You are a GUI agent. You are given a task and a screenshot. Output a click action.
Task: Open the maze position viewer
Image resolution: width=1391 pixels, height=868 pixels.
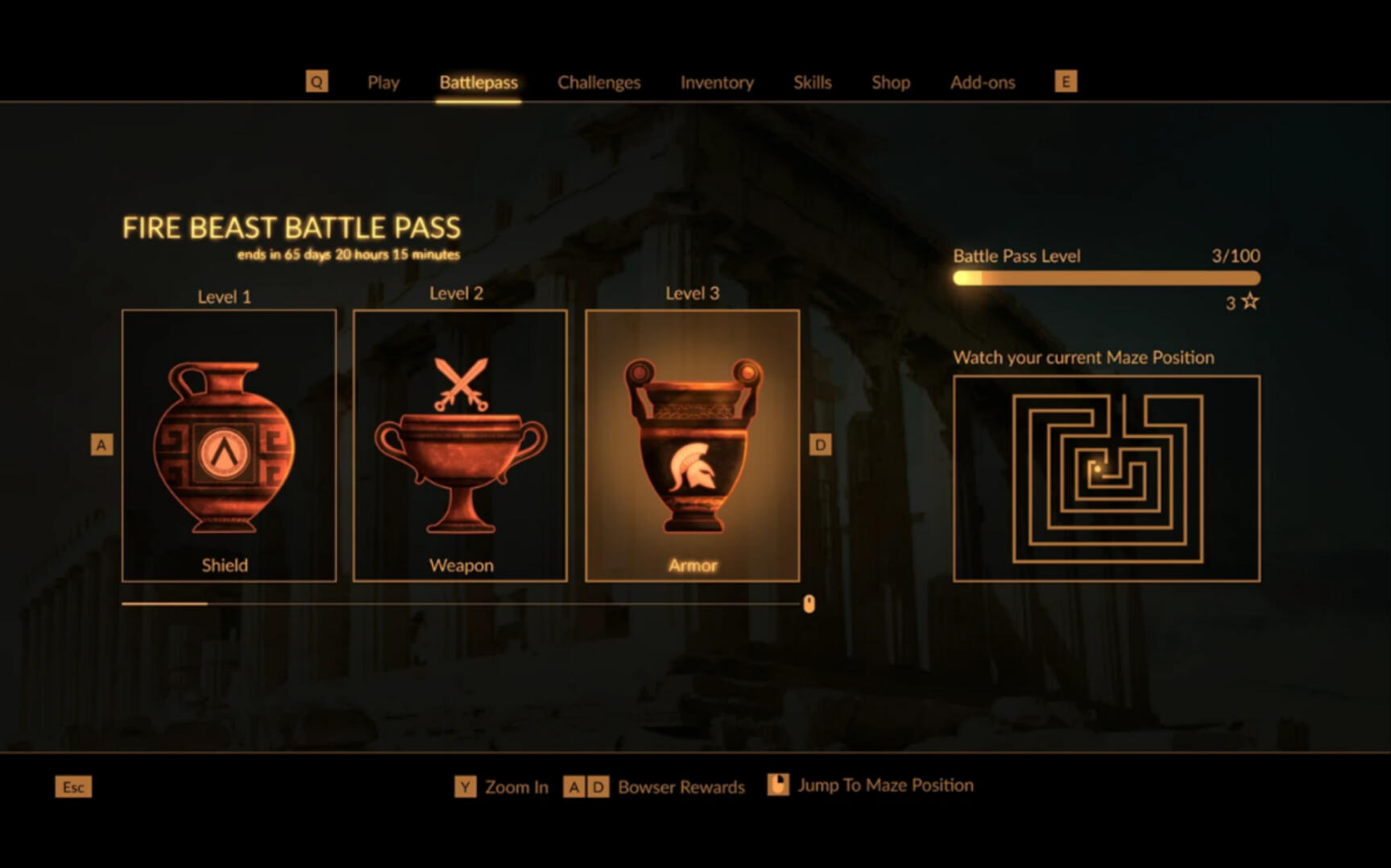coord(1106,477)
